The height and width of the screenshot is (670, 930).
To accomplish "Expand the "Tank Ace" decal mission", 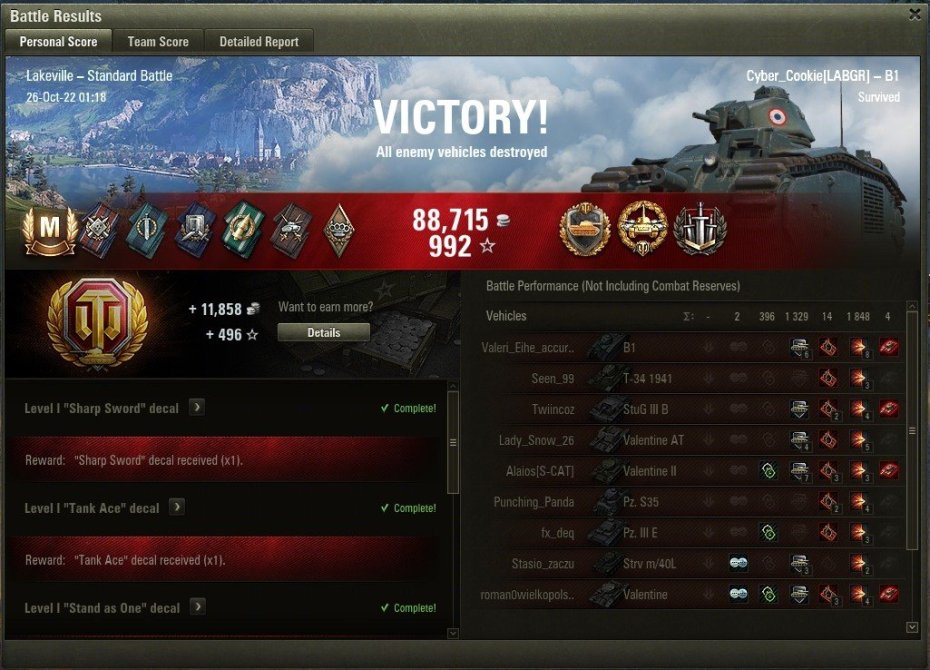I will (x=176, y=507).
